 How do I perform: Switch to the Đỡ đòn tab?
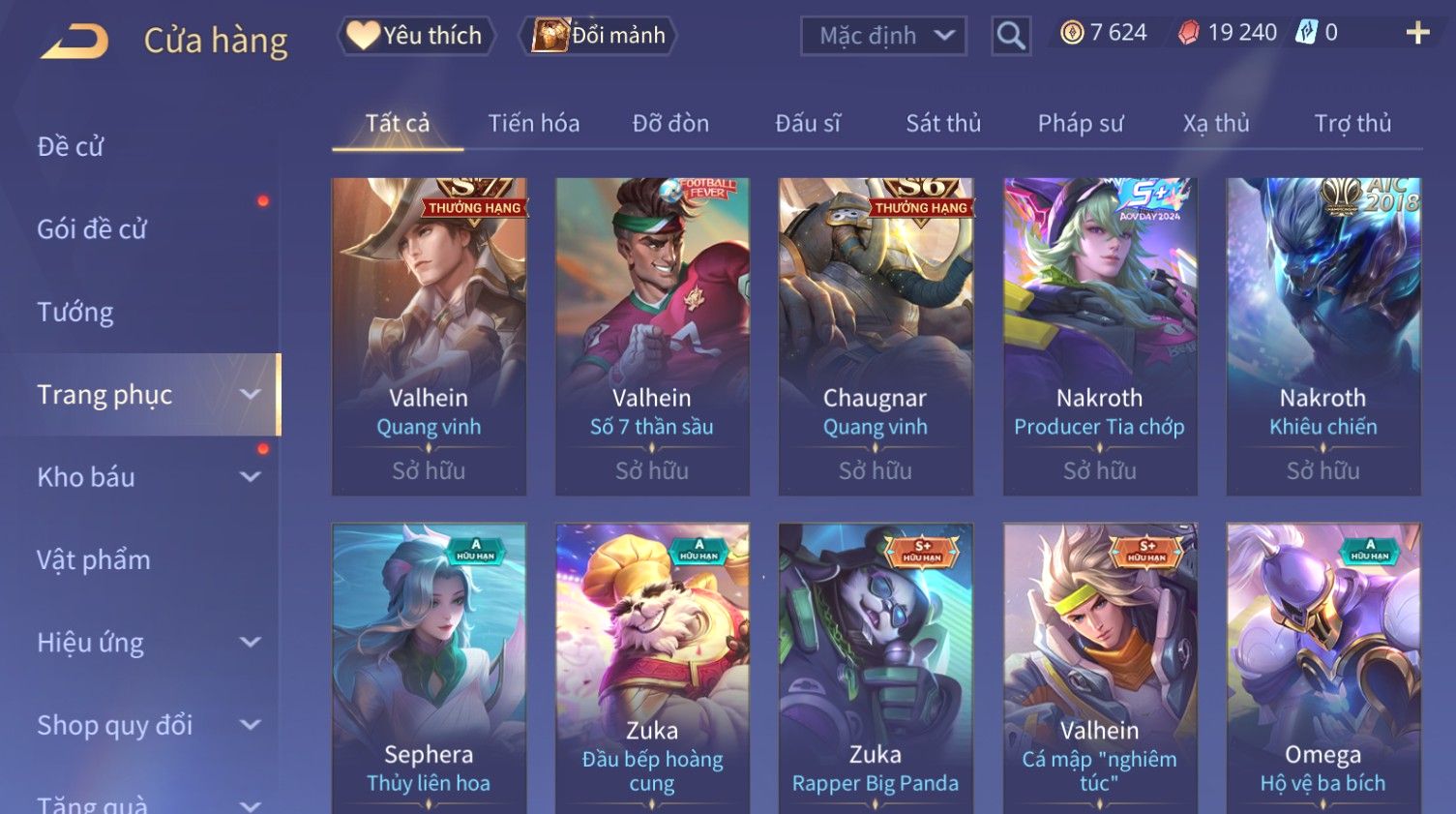[670, 124]
